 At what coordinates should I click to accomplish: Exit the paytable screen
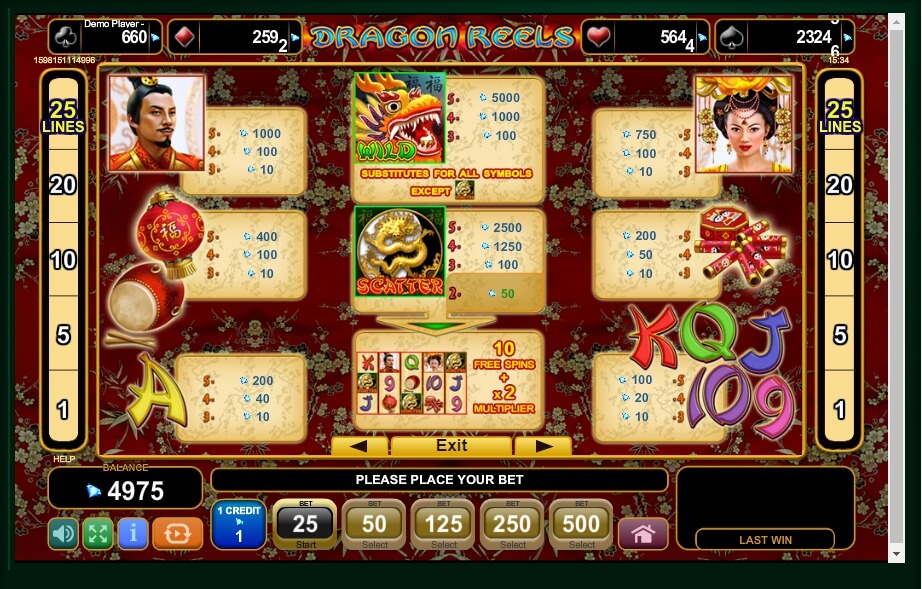(x=451, y=446)
